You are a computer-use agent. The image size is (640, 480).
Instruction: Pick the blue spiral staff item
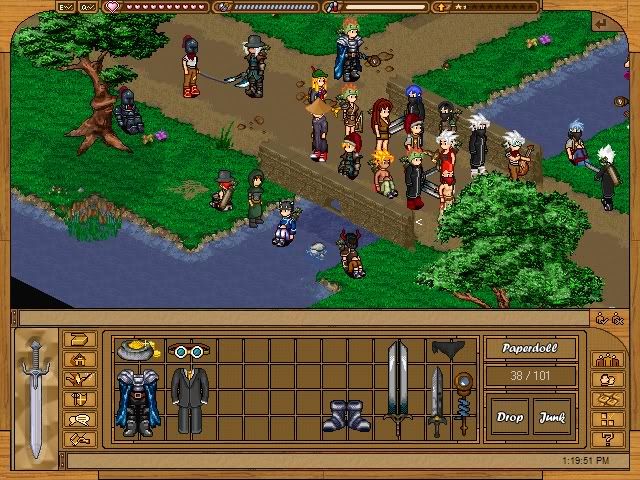(x=462, y=402)
